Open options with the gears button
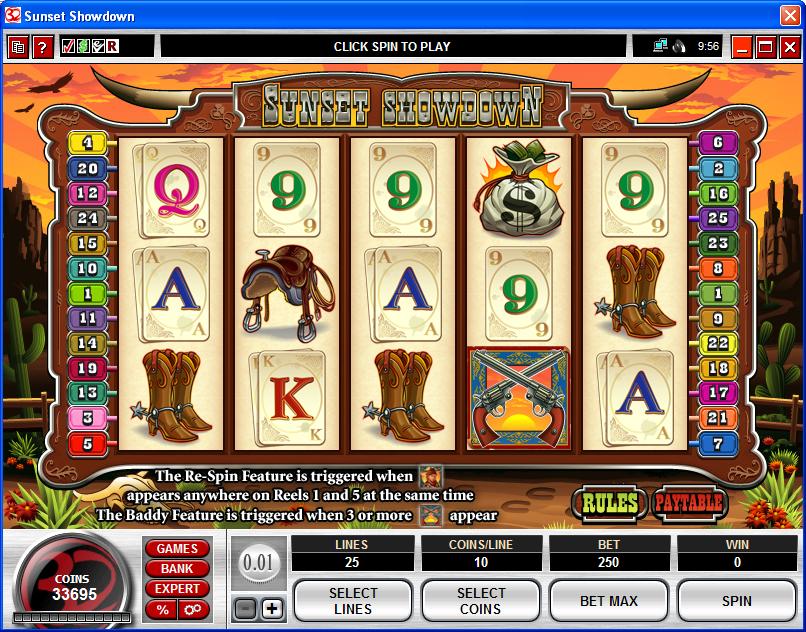 coord(192,609)
